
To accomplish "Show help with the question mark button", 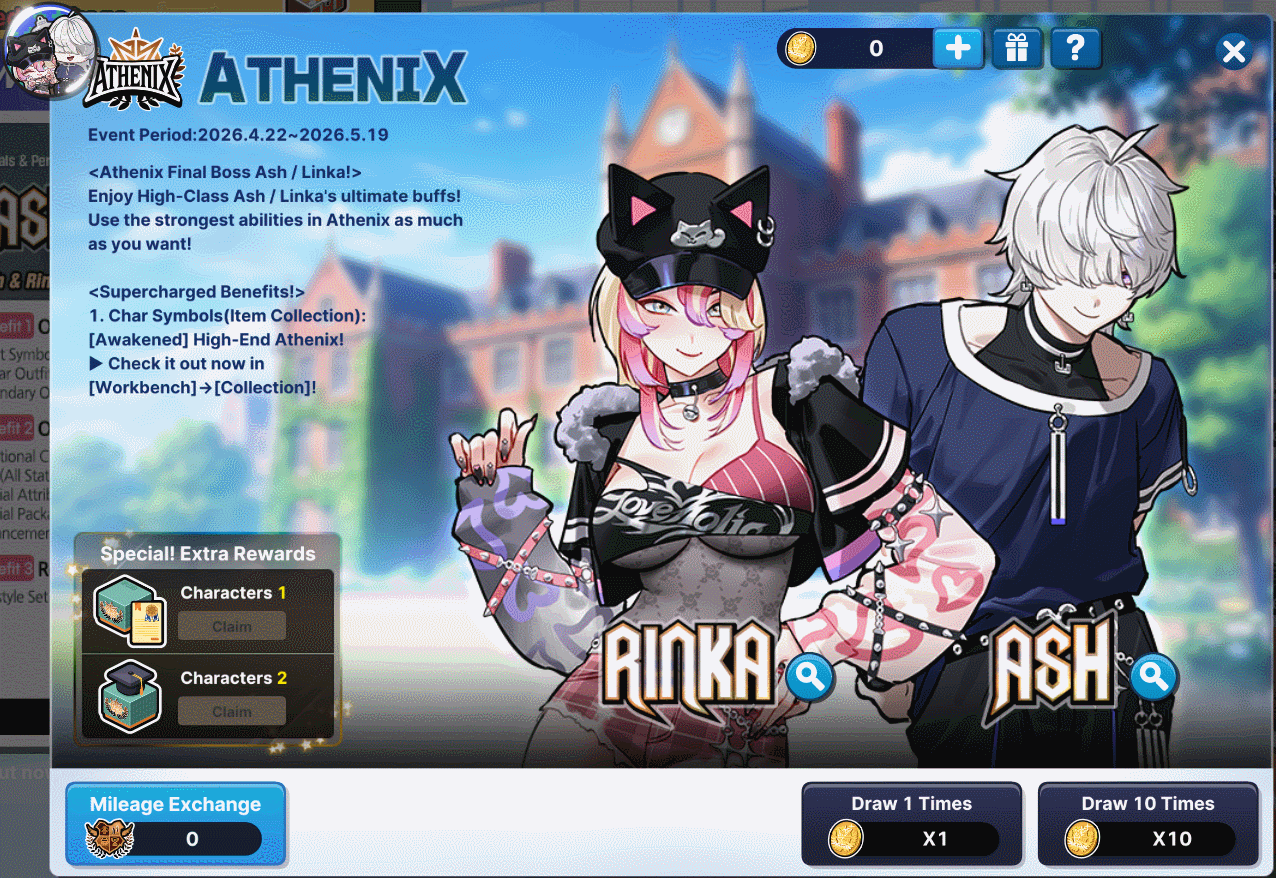I will (x=1075, y=48).
